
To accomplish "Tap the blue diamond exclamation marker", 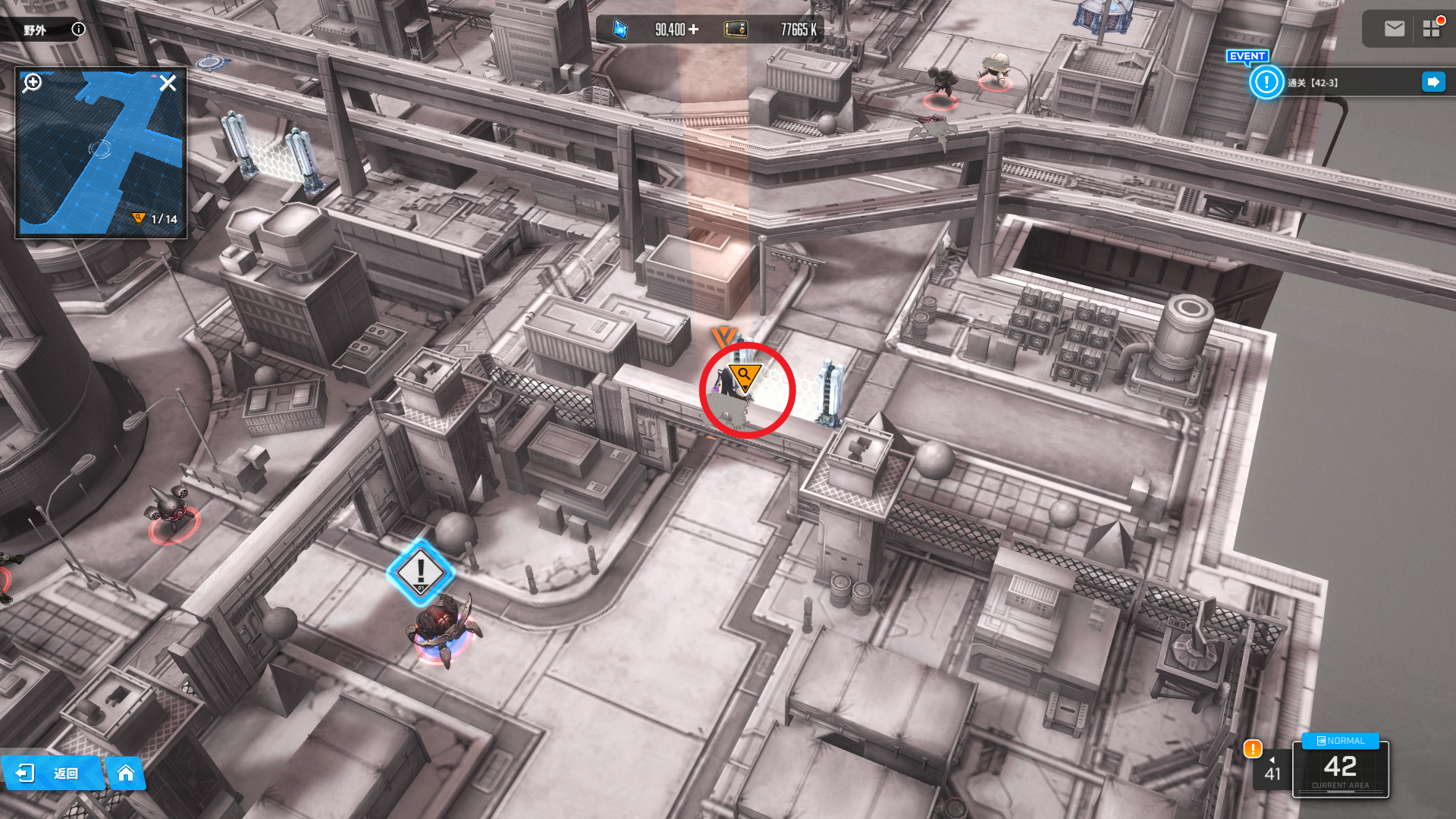I will tap(420, 573).
